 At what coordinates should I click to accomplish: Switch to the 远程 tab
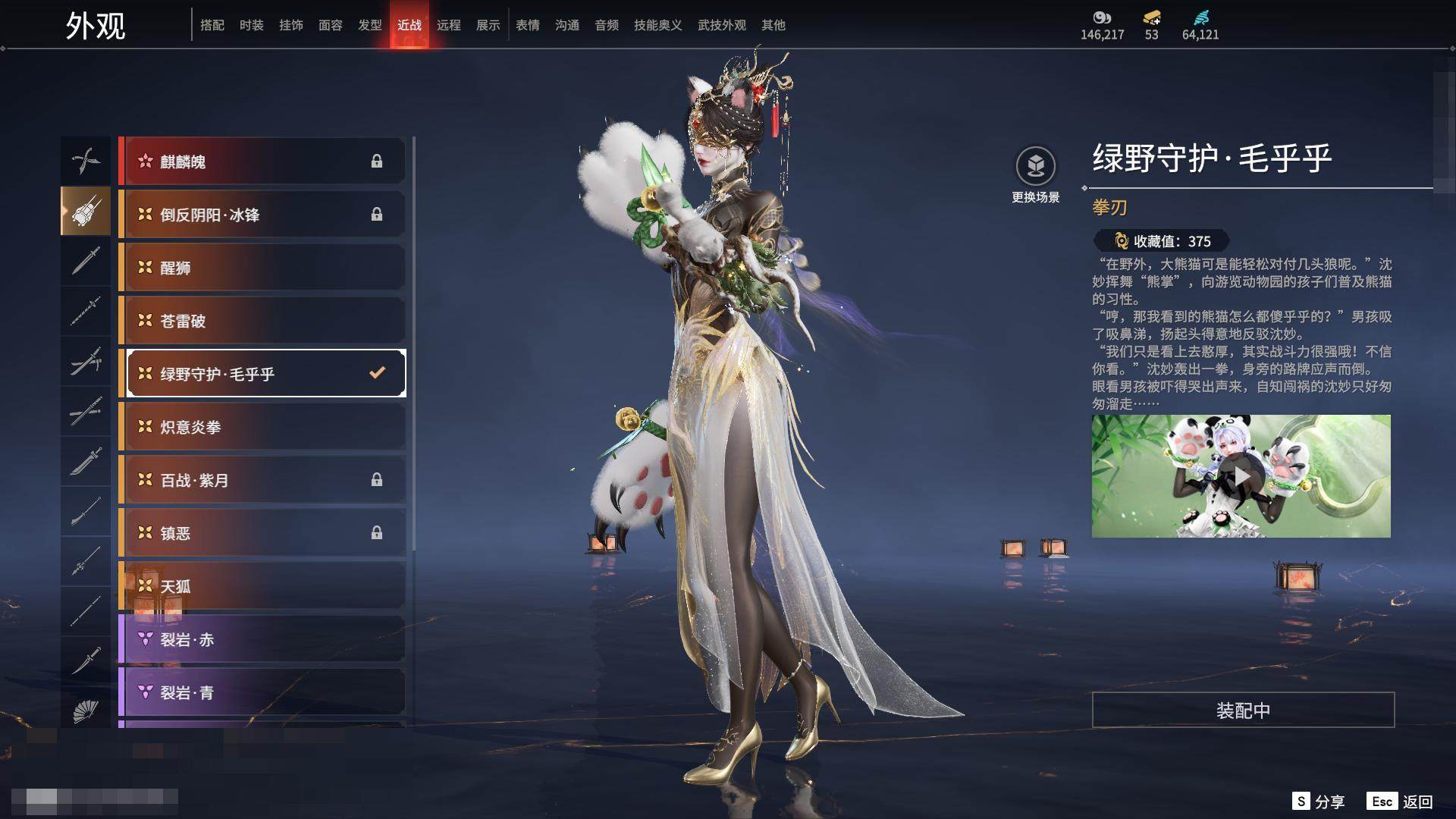[x=448, y=25]
